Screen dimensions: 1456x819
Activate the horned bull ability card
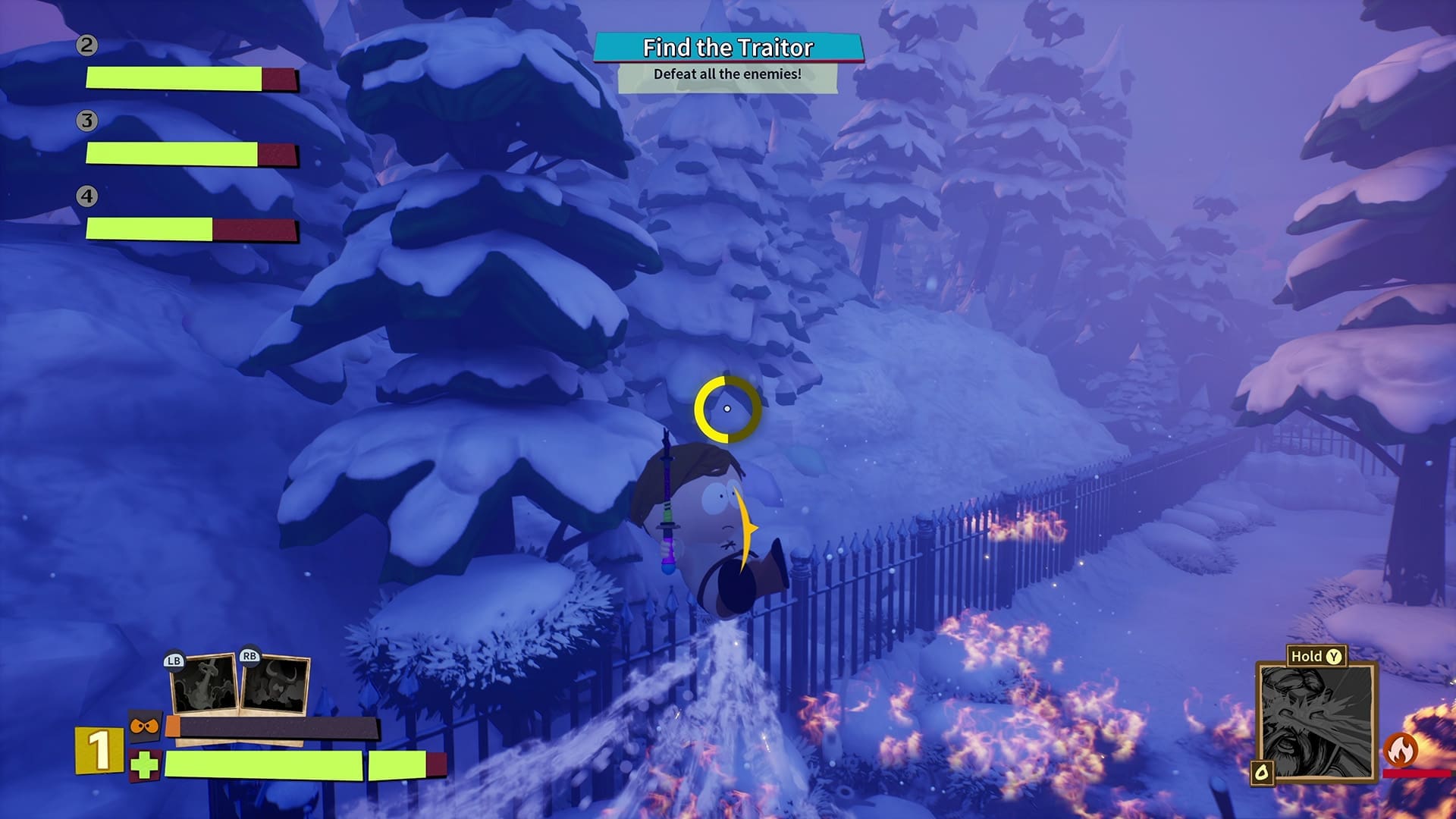pyautogui.click(x=275, y=684)
